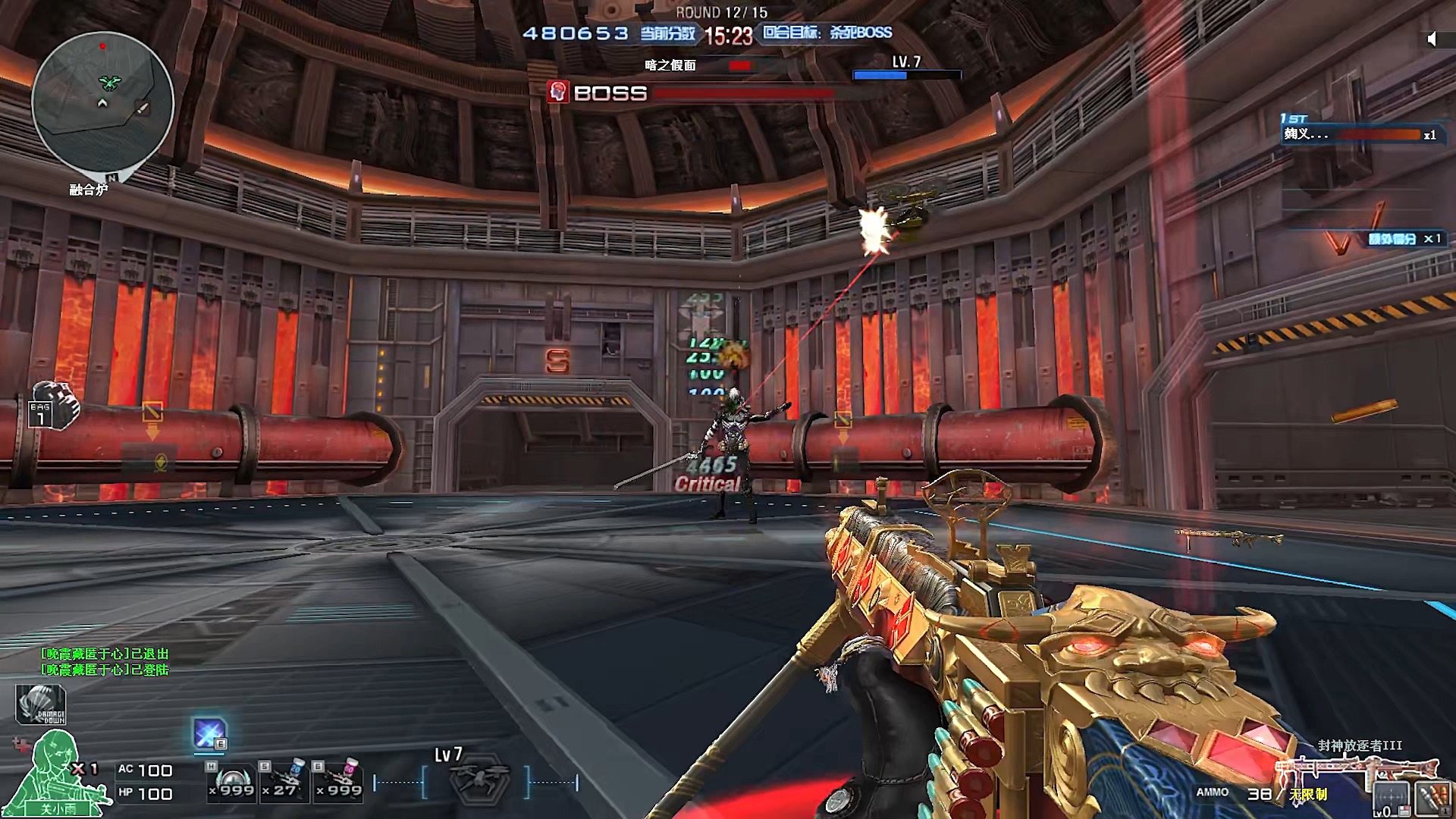1456x819 pixels.
Task: Click the 1st-place player ranking row
Action: pos(1359,134)
